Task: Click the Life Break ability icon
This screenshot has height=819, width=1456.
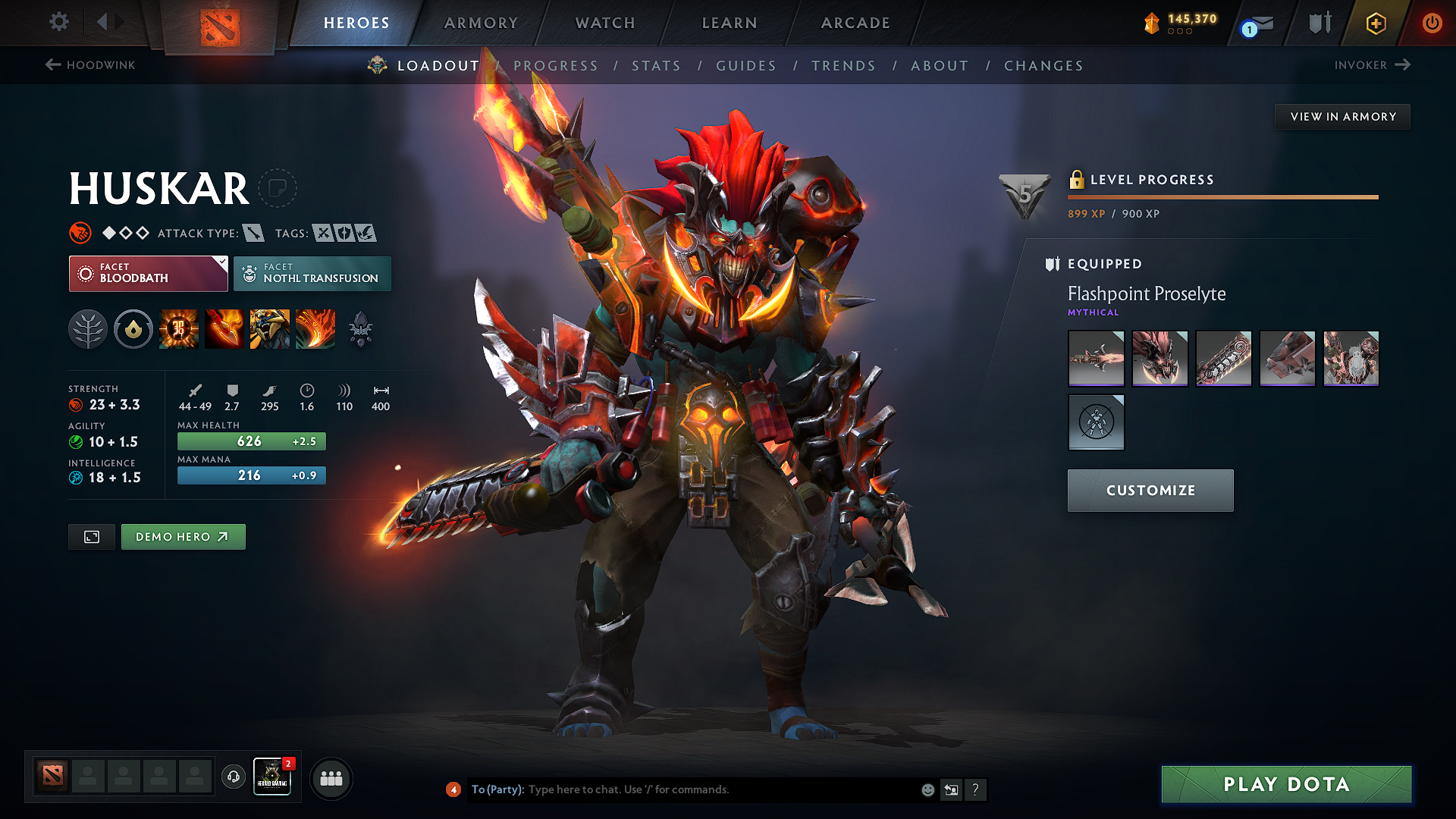Action: tap(315, 328)
